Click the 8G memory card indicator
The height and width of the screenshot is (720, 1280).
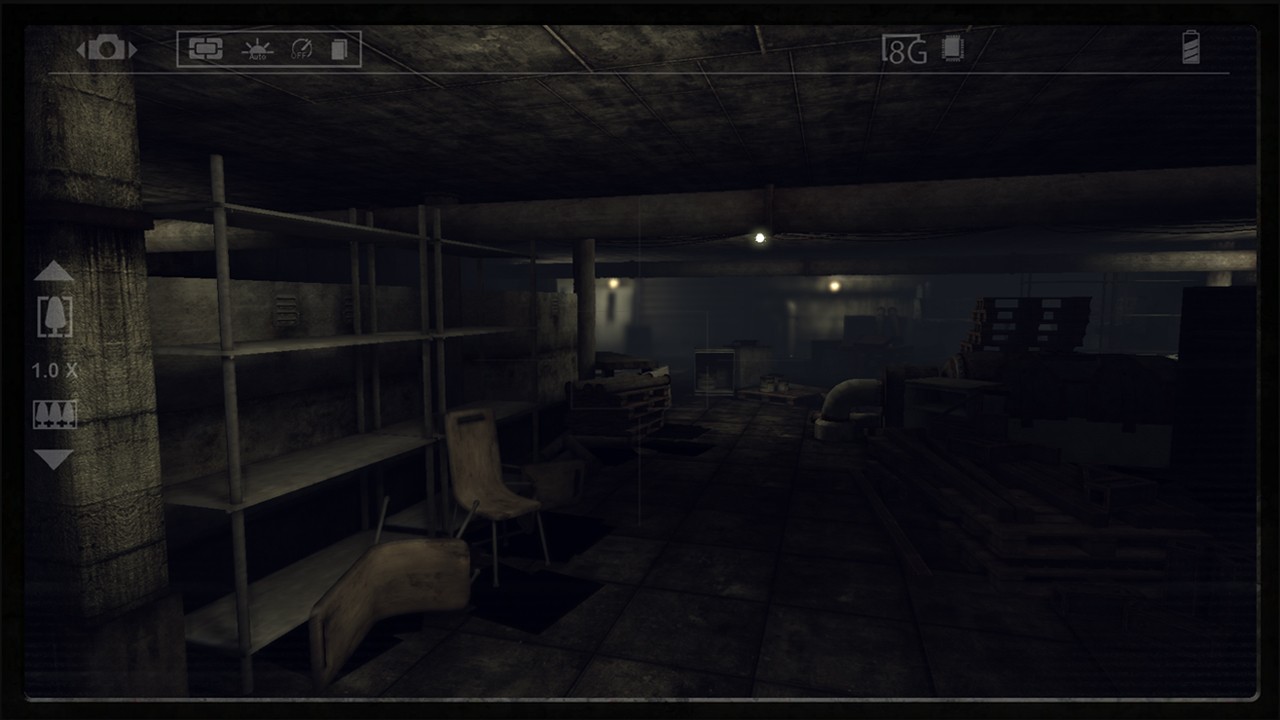[904, 49]
